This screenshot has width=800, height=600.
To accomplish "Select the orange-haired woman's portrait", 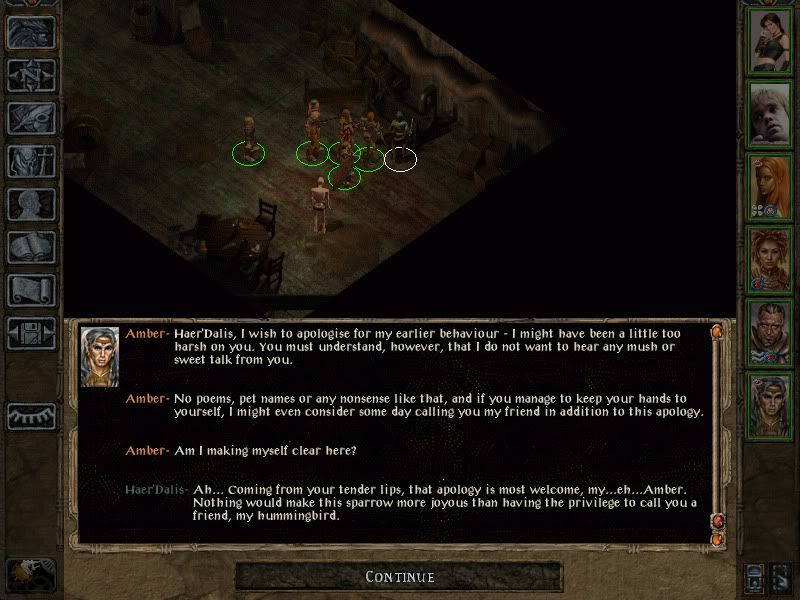I will click(x=771, y=185).
